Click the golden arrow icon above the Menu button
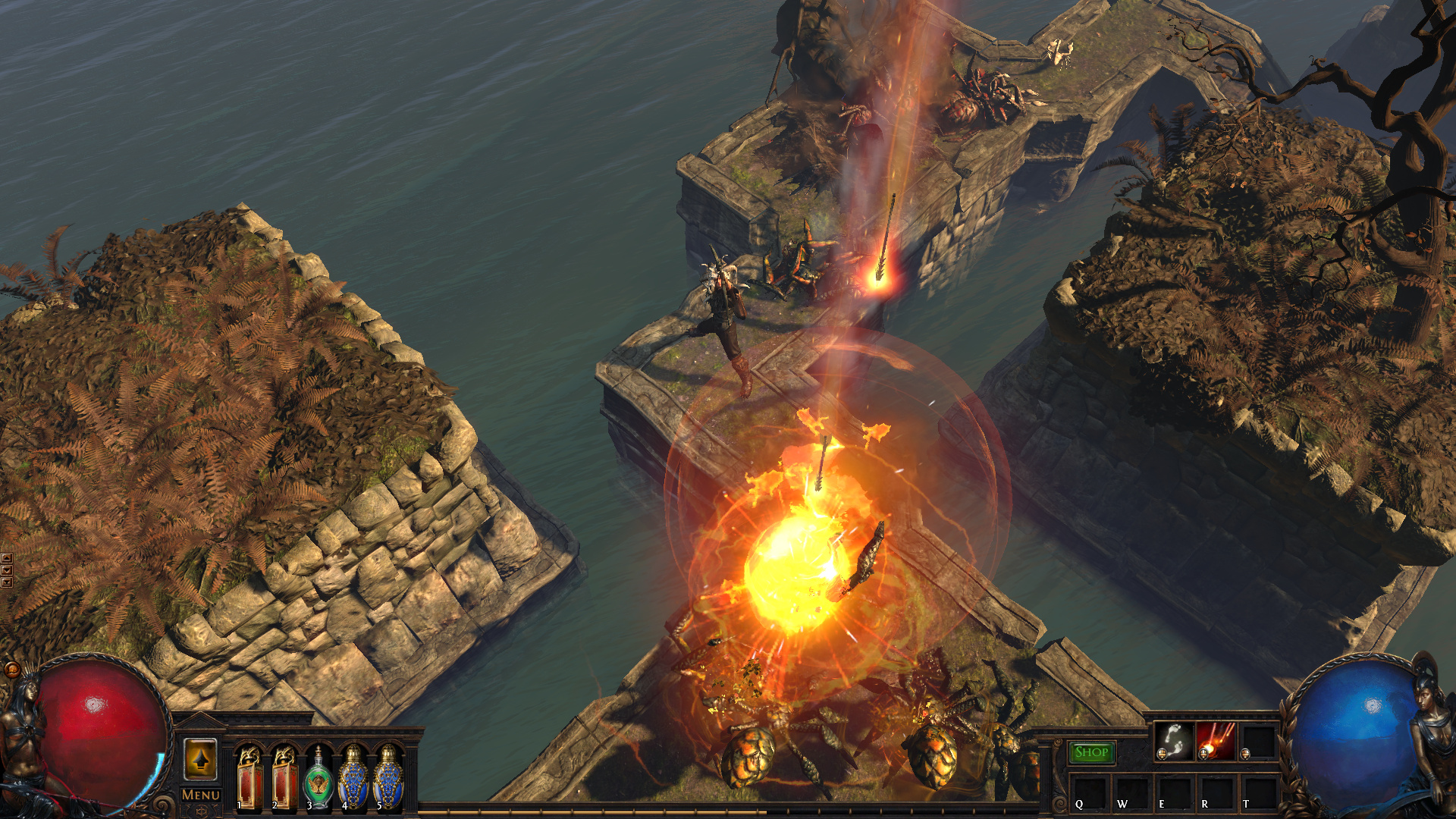This screenshot has height=819, width=1456. [199, 760]
